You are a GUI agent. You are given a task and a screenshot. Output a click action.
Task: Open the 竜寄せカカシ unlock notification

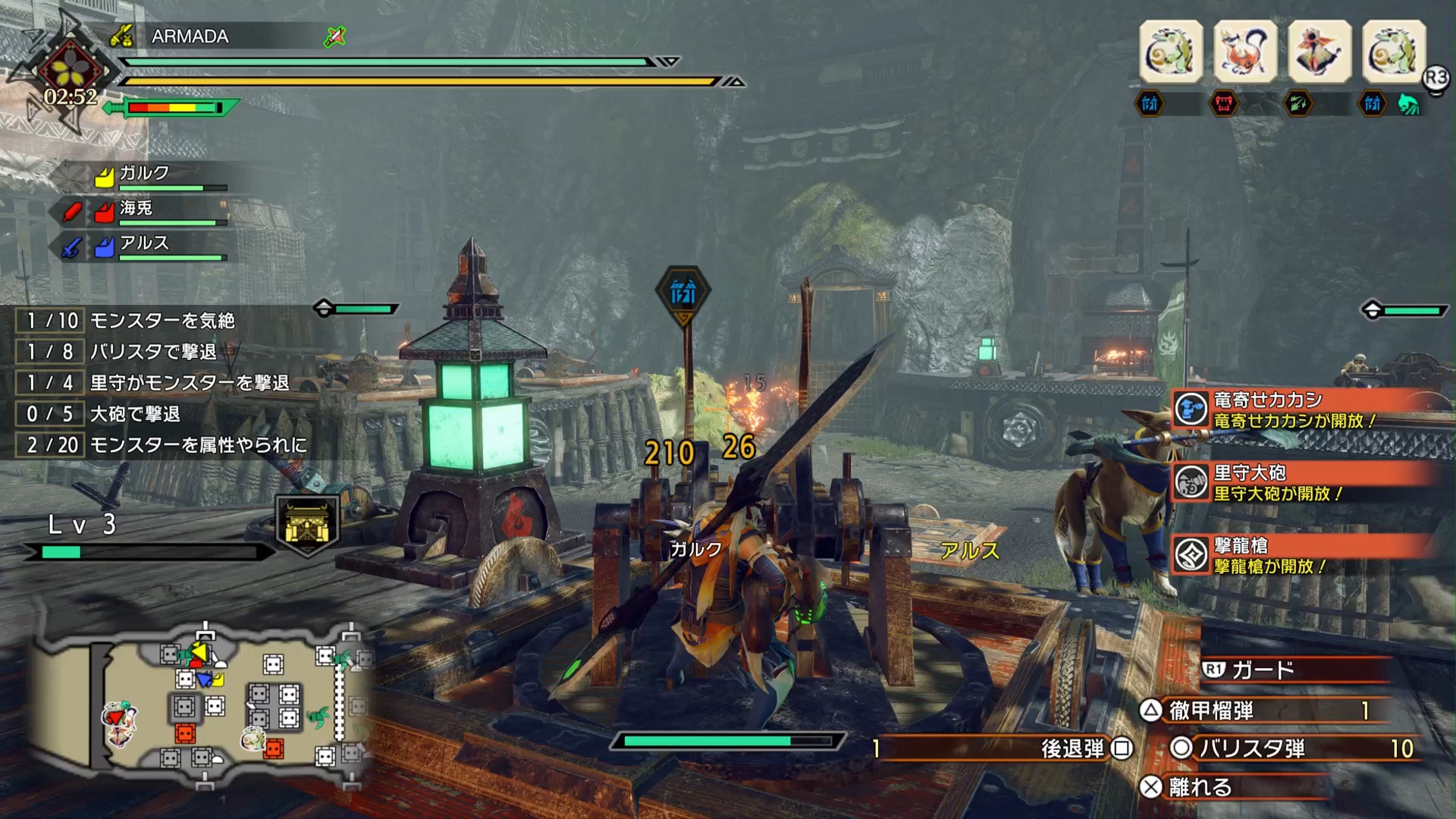(x=1303, y=409)
